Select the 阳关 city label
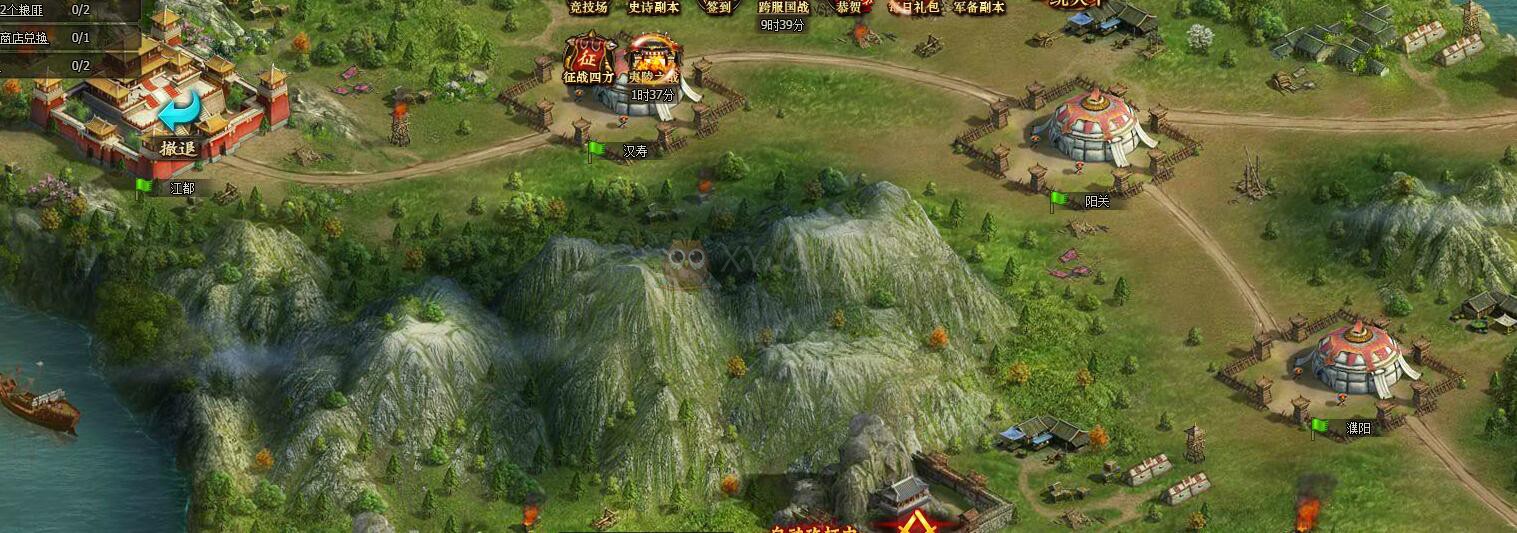Screen dimensions: 1517x533 point(1097,201)
